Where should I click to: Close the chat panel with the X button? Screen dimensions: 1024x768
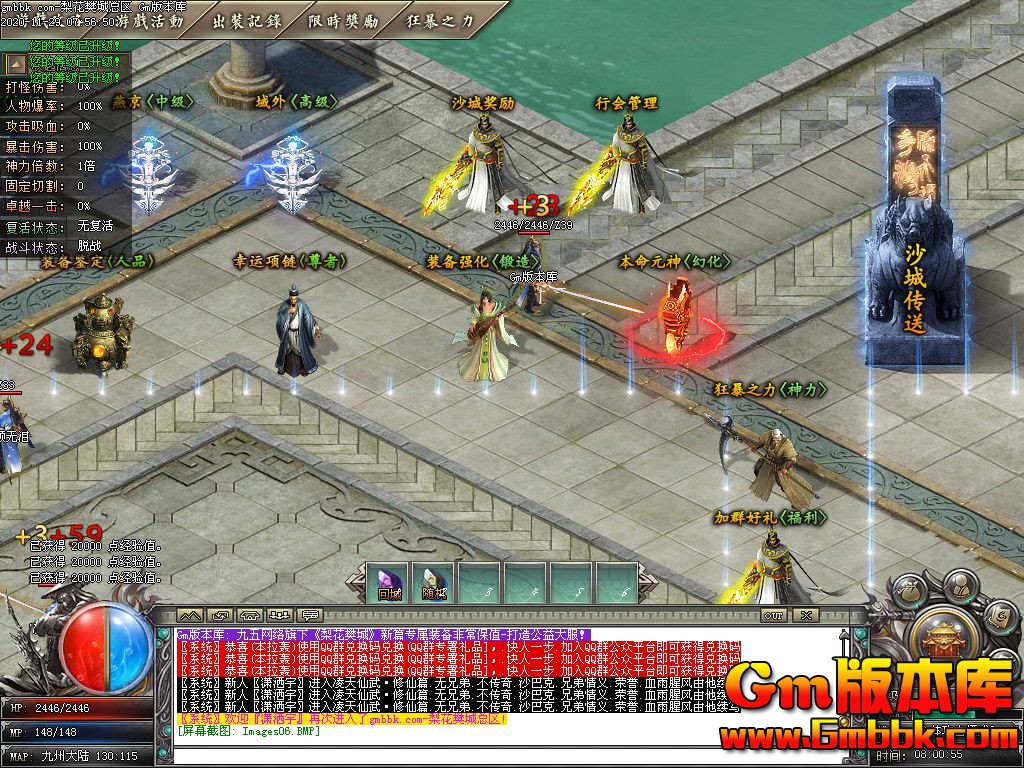tap(806, 615)
